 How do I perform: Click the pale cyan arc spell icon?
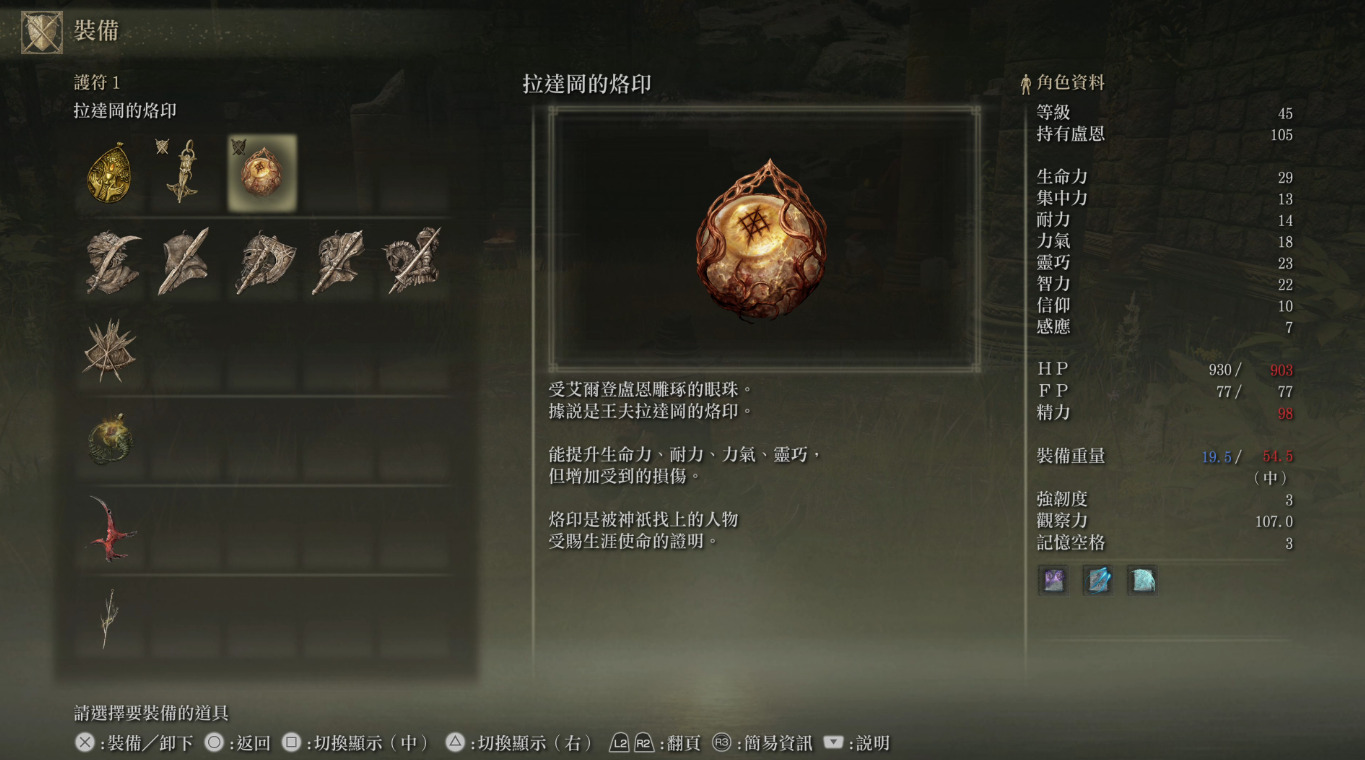pos(1142,580)
